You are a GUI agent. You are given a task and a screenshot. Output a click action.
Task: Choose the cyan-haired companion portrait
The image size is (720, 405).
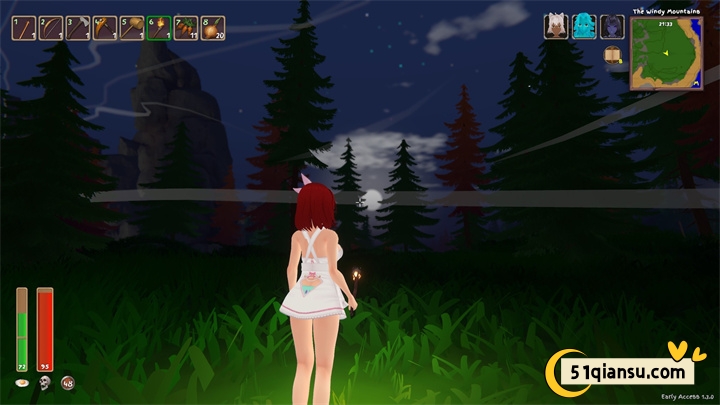coord(584,27)
